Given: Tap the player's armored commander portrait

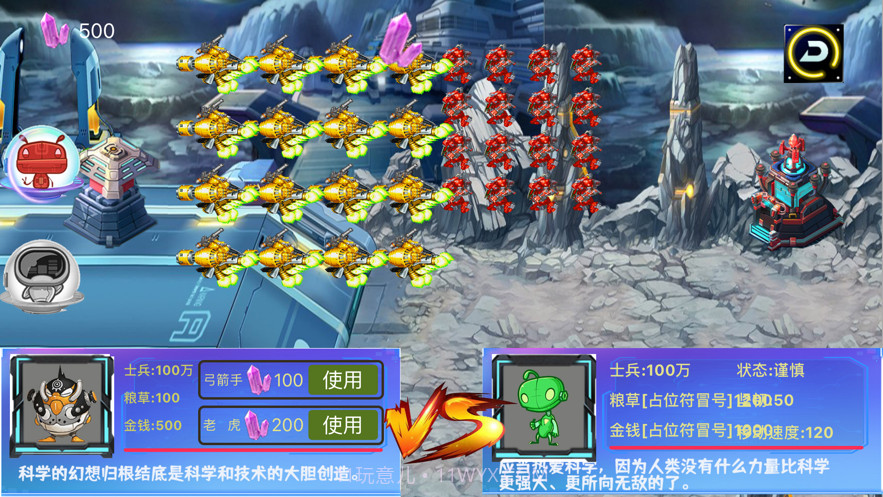Looking at the screenshot, I should point(62,405).
